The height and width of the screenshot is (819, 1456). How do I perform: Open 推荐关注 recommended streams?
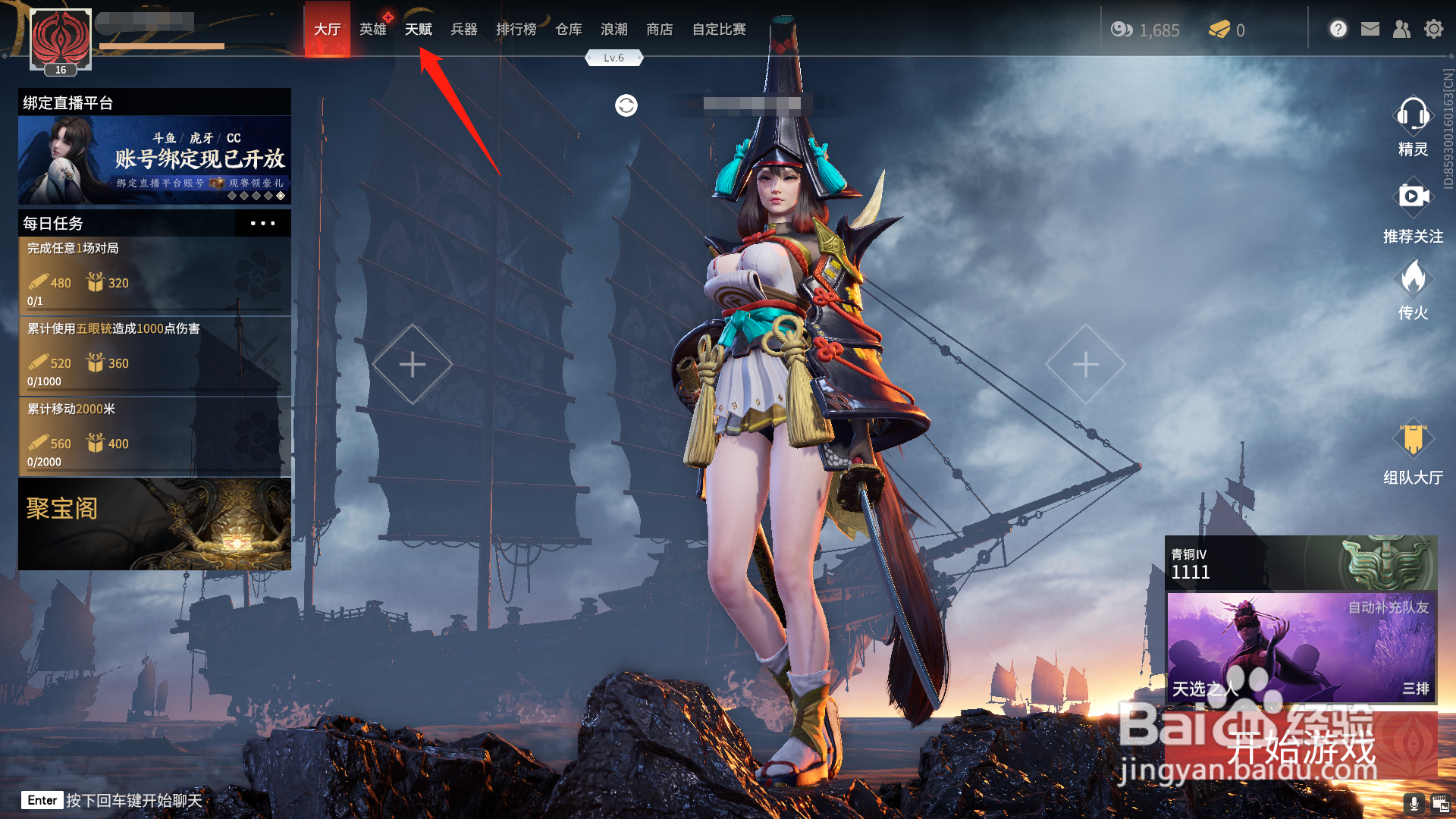(1412, 211)
